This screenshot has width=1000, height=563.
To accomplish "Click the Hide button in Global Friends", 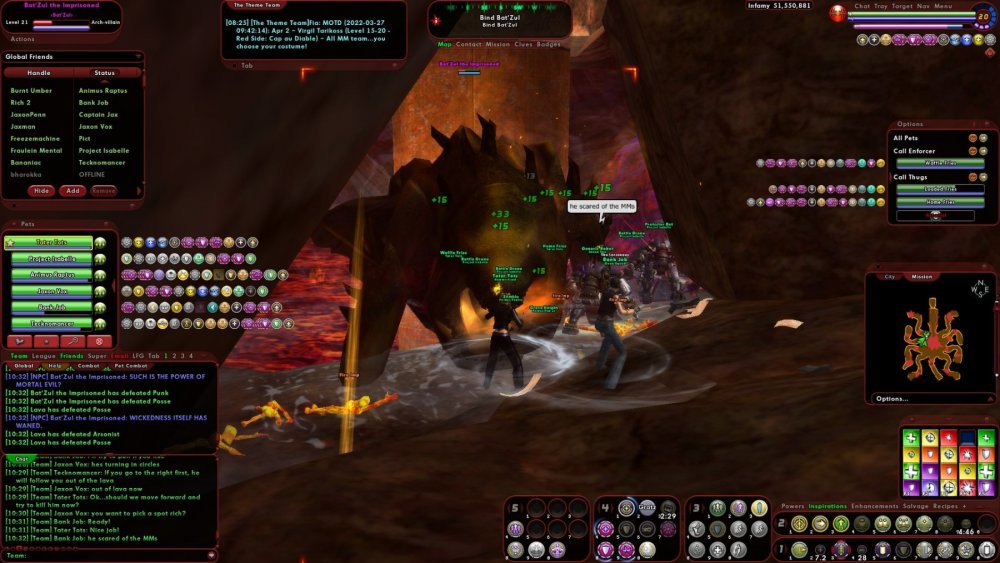I will tap(42, 190).
